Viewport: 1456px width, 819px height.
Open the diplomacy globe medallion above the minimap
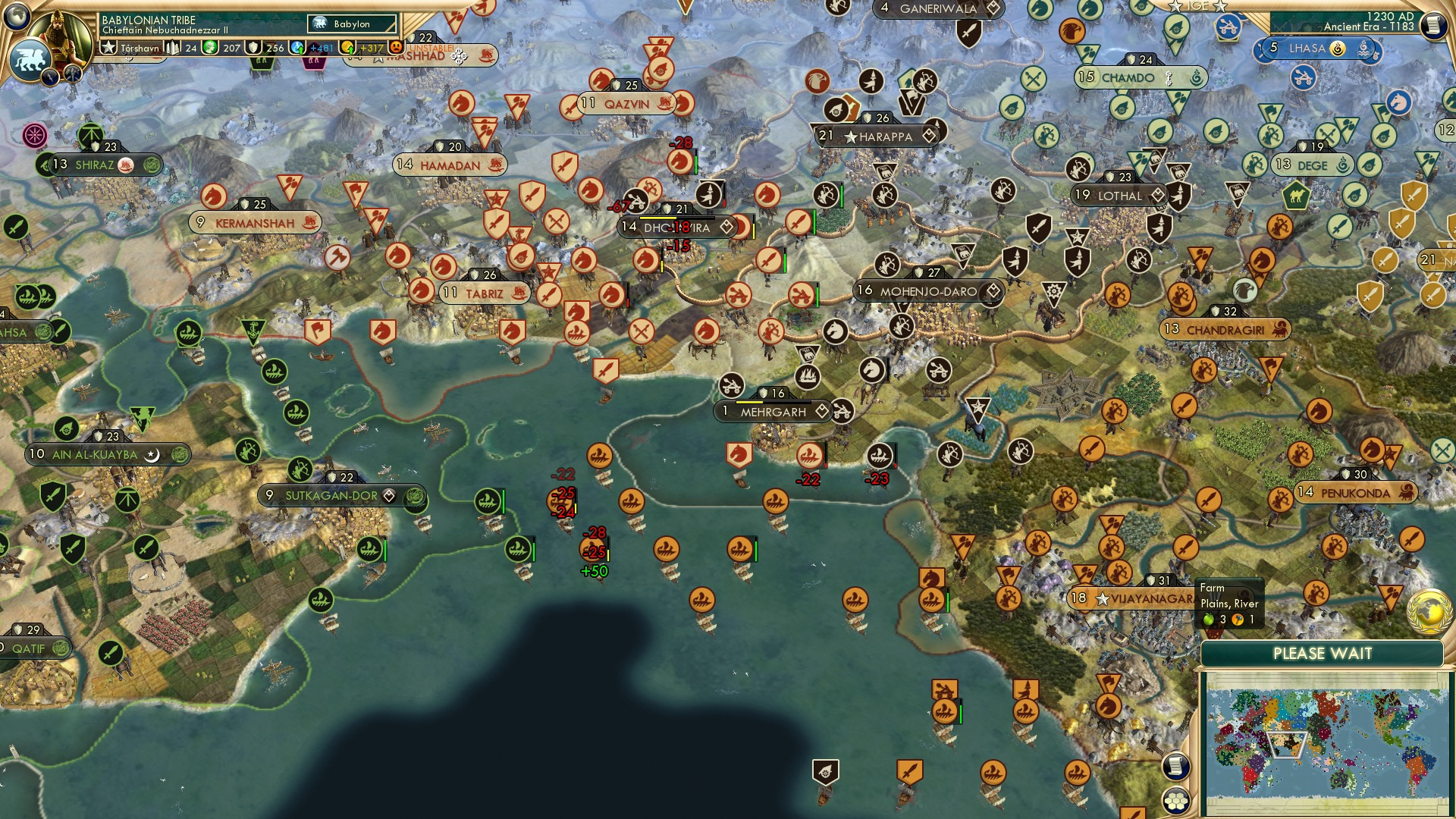tap(1428, 612)
